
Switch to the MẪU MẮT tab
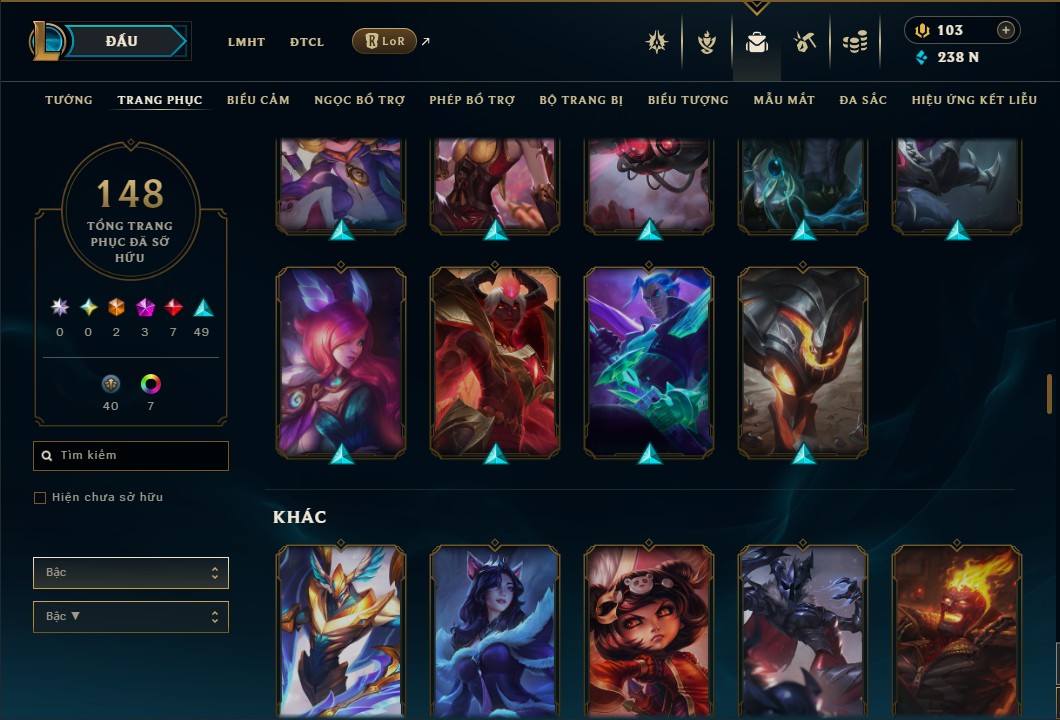[784, 100]
